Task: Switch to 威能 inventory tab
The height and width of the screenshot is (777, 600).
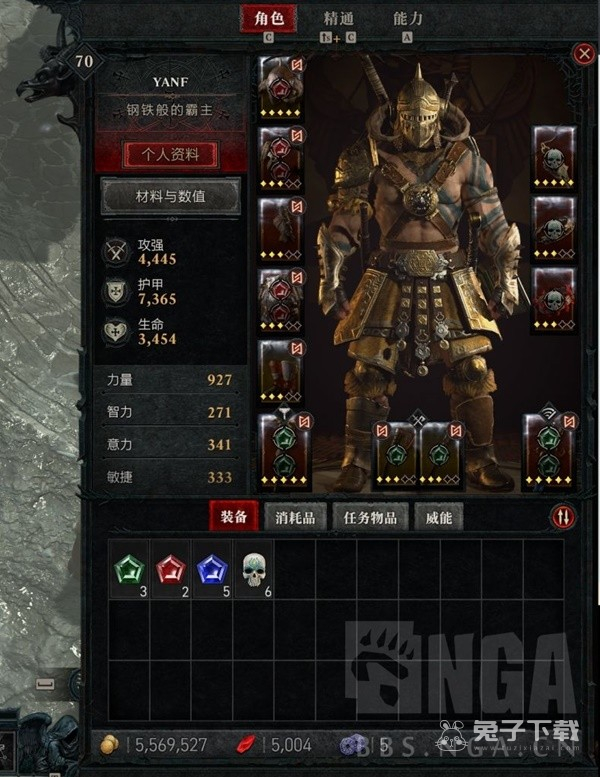Action: pos(439,517)
